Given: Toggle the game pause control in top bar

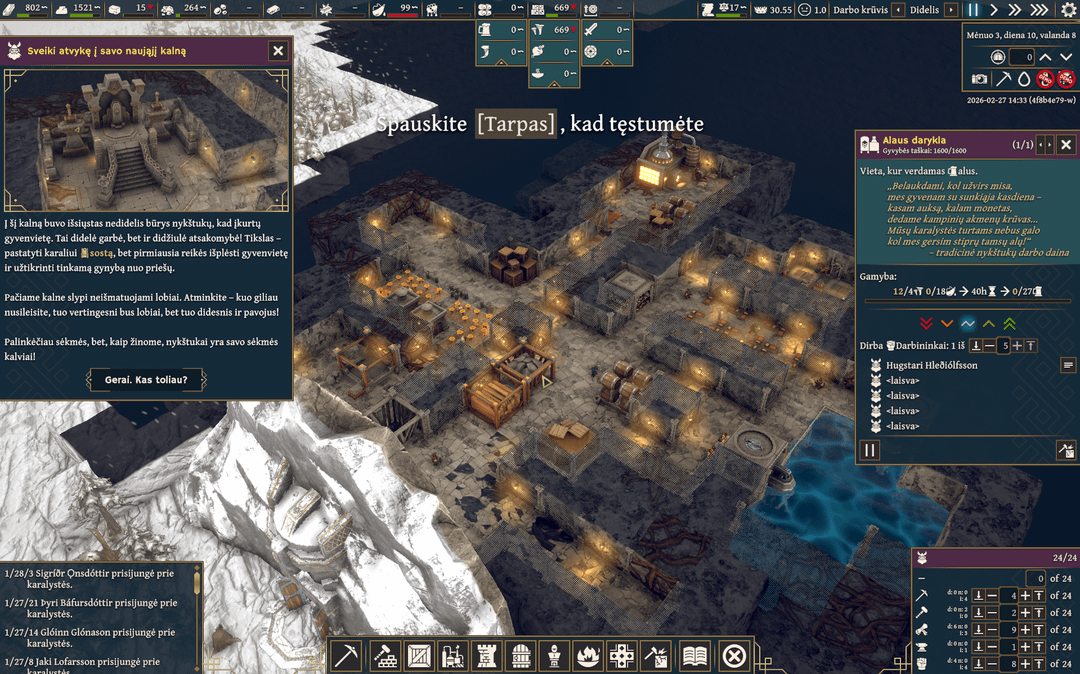Looking at the screenshot, I should (973, 10).
